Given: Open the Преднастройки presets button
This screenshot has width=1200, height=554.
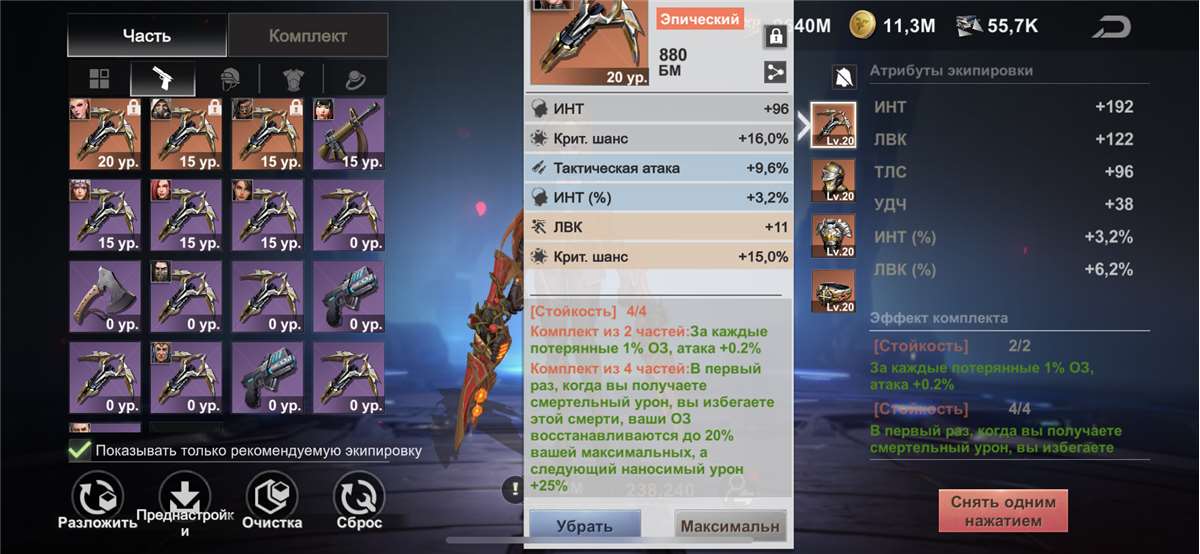Looking at the screenshot, I should pyautogui.click(x=186, y=496).
